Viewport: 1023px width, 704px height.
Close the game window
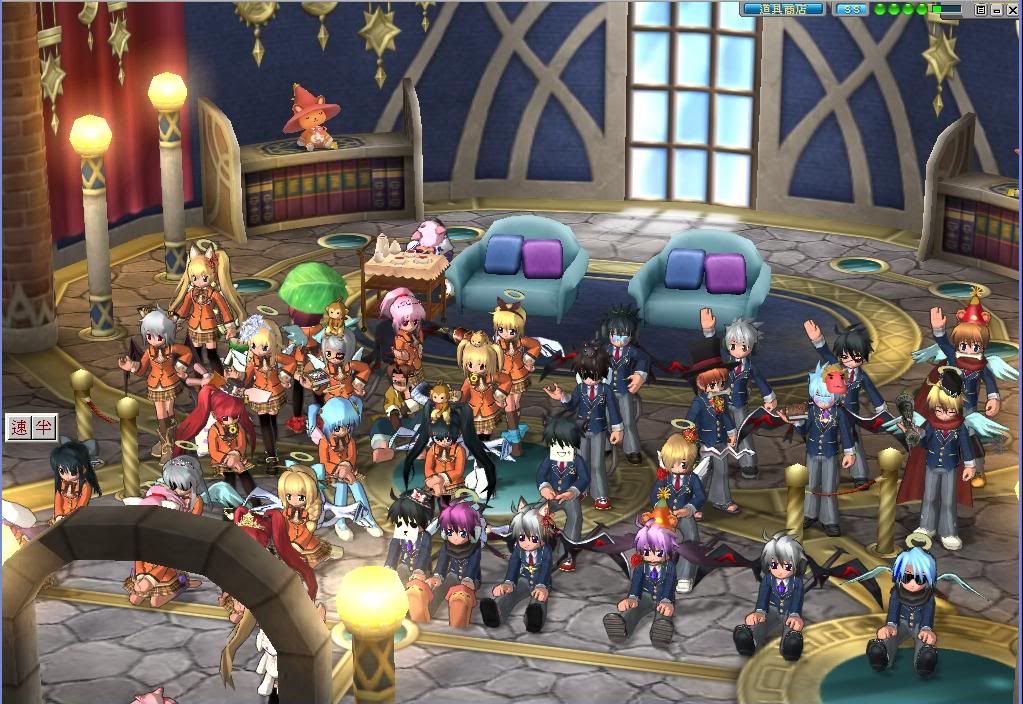click(x=1012, y=9)
